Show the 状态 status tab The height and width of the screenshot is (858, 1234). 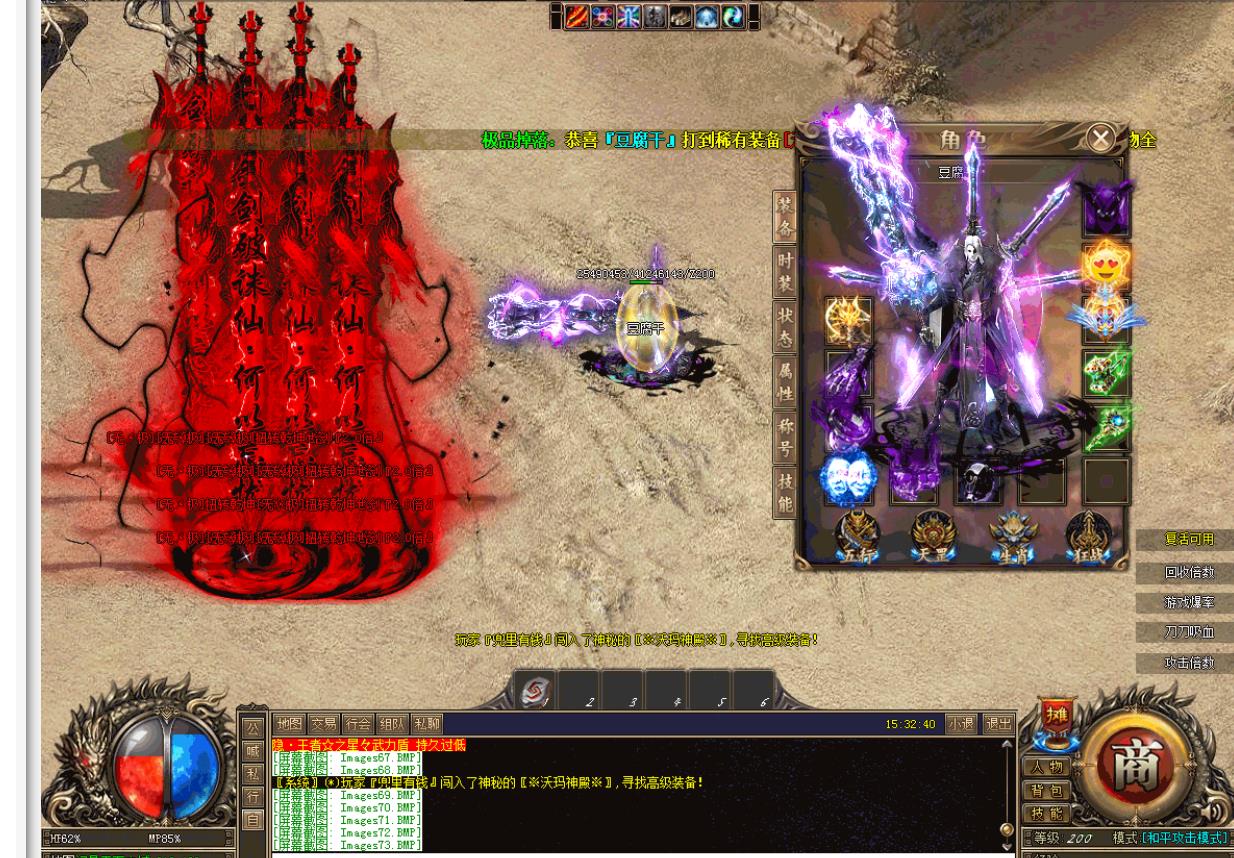[785, 328]
